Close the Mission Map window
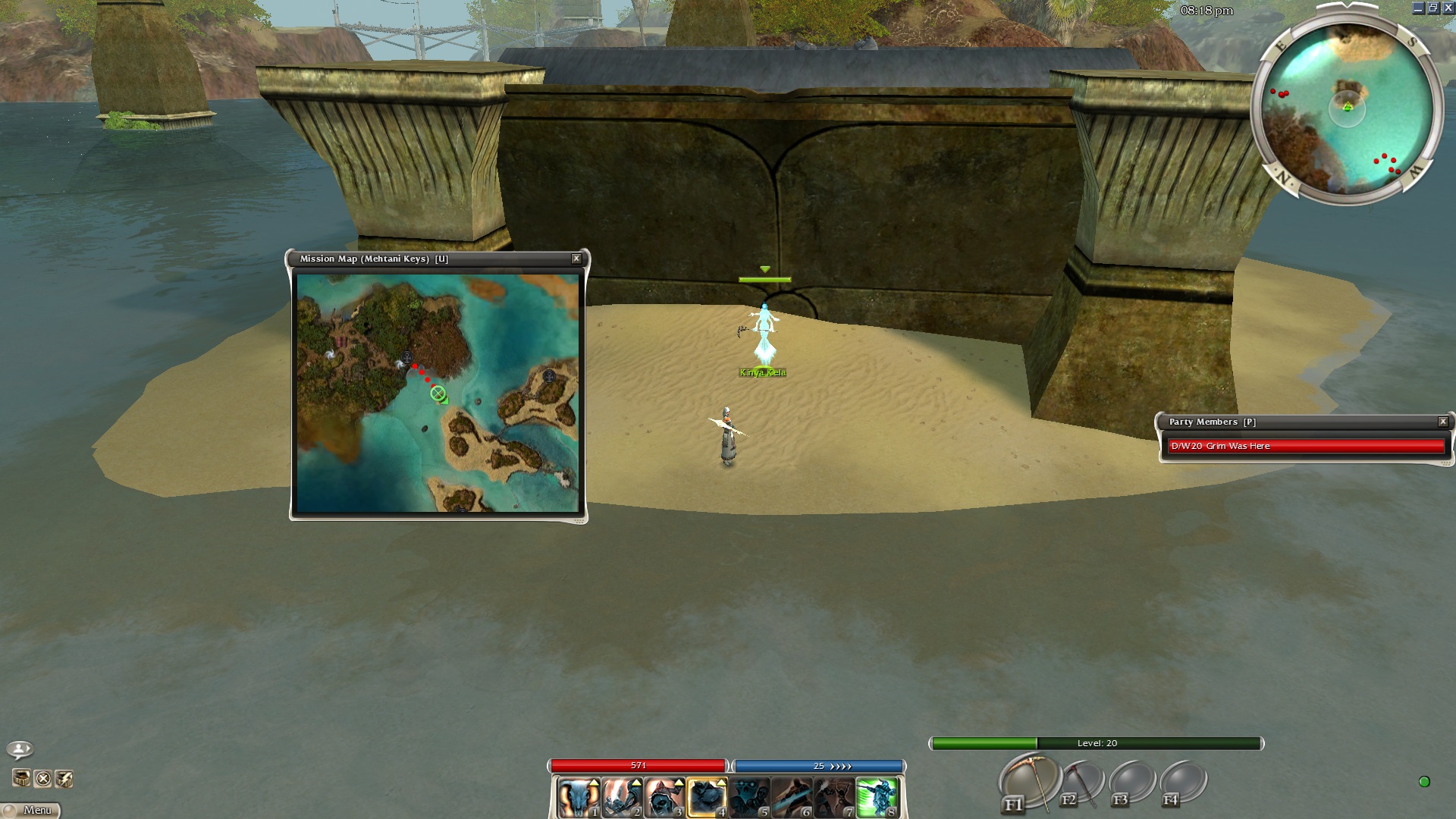1456x819 pixels. [x=576, y=259]
